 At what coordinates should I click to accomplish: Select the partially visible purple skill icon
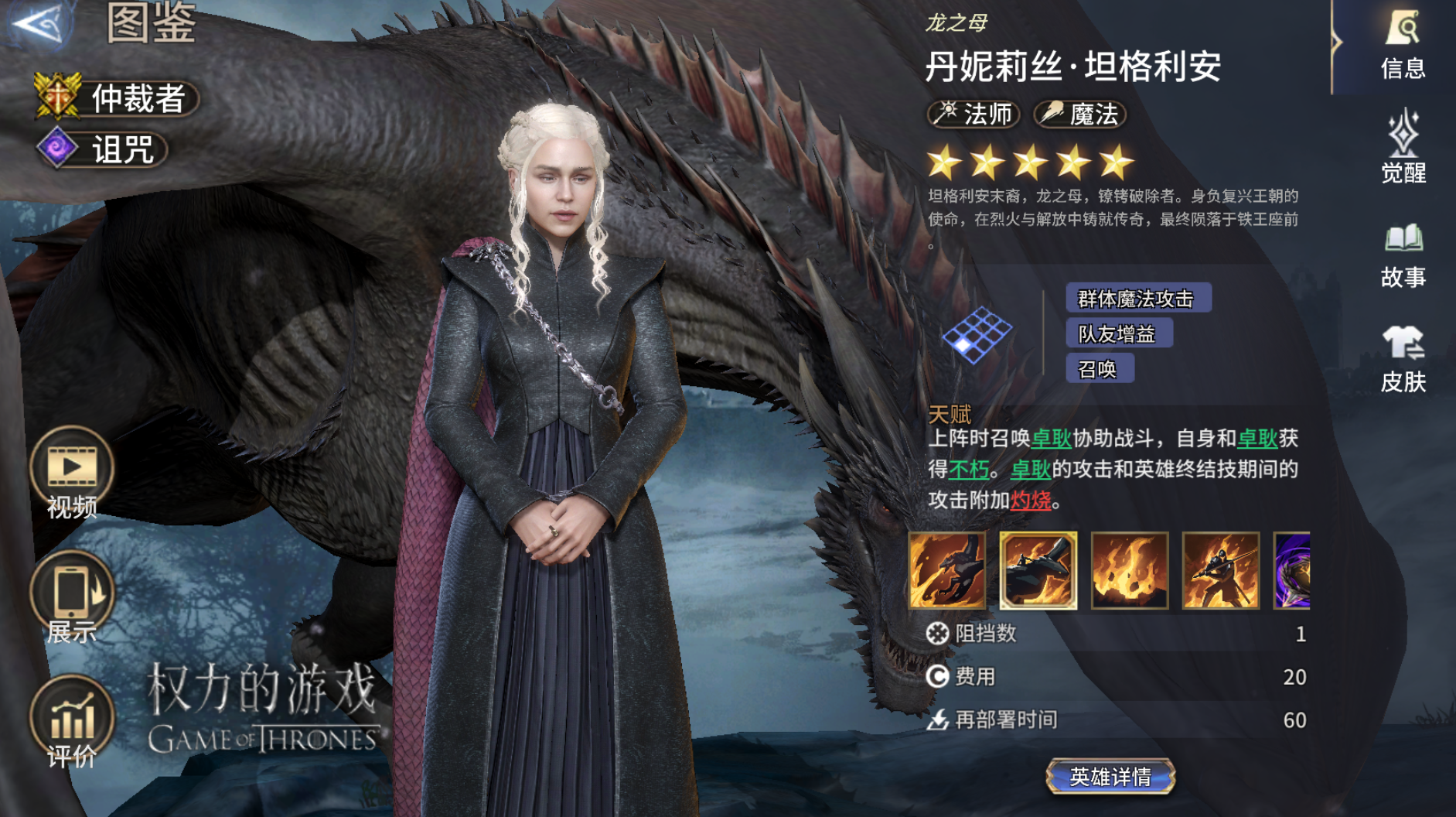(x=1292, y=570)
